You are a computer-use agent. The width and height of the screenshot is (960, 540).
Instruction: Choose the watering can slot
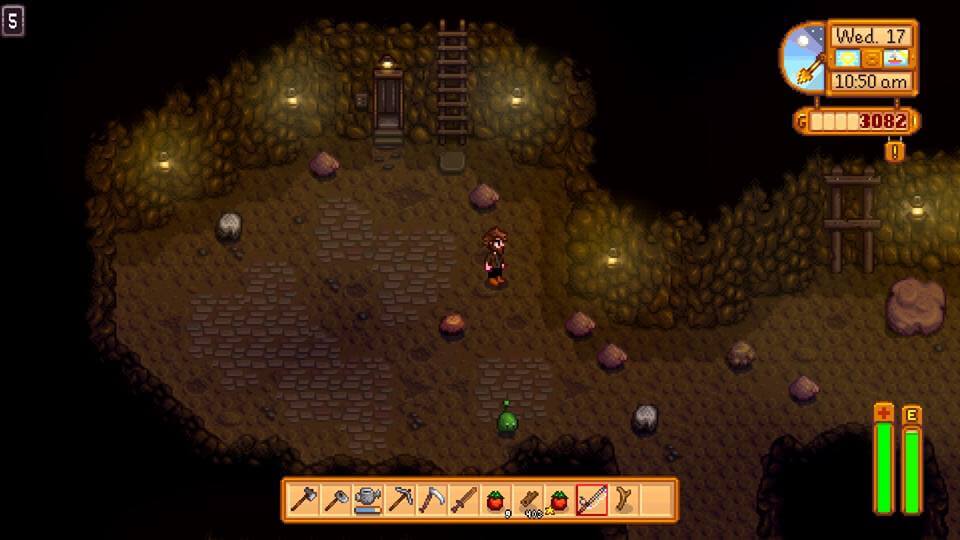[x=367, y=499]
